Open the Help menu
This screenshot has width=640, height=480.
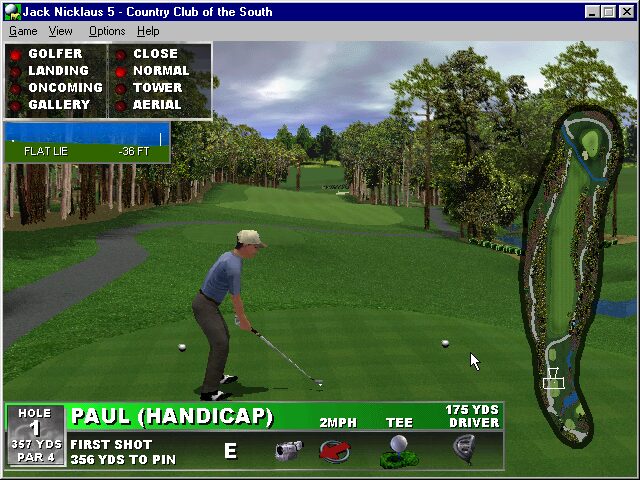(148, 31)
